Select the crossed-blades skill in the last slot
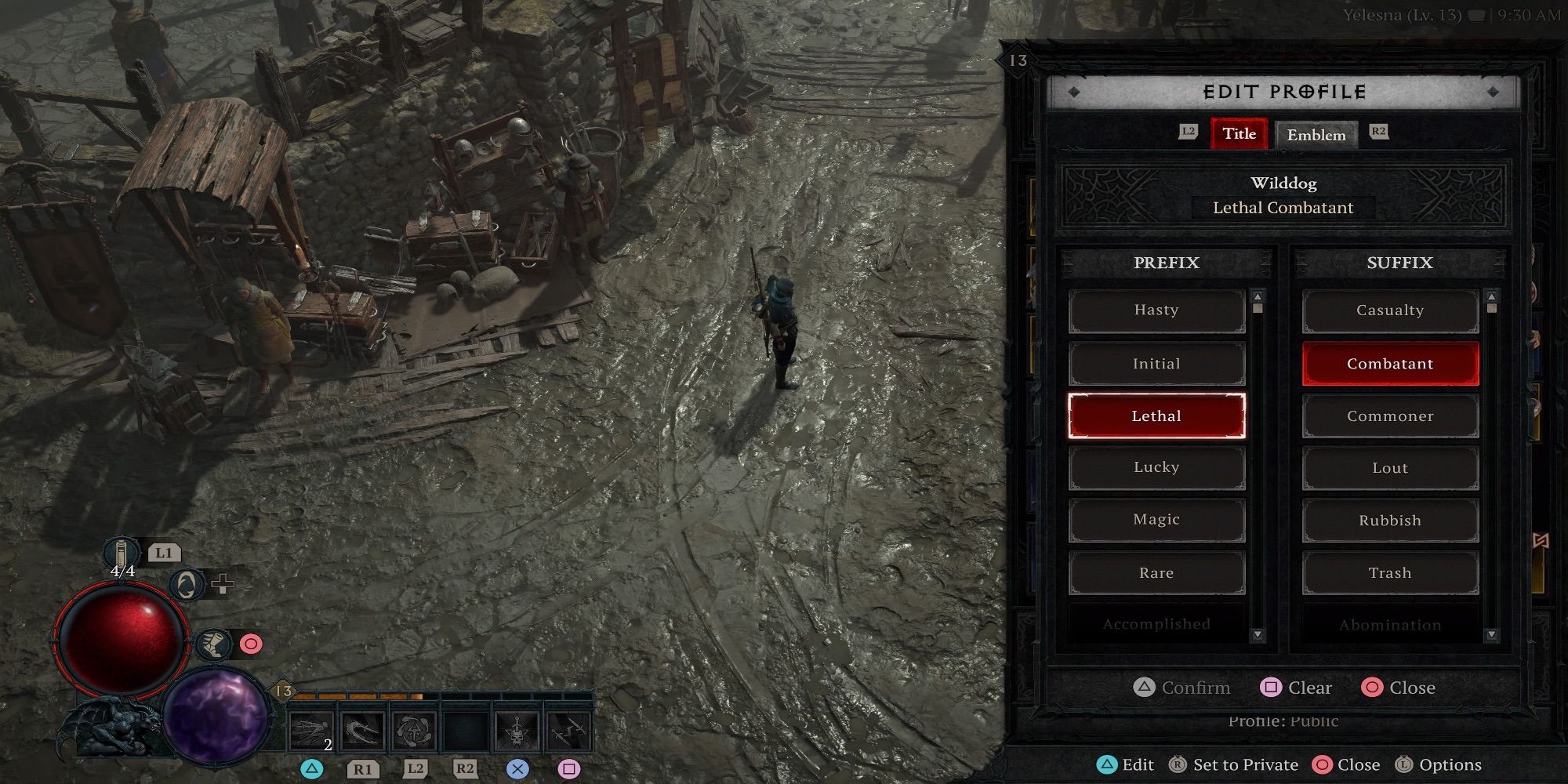1568x784 pixels. coord(568,729)
